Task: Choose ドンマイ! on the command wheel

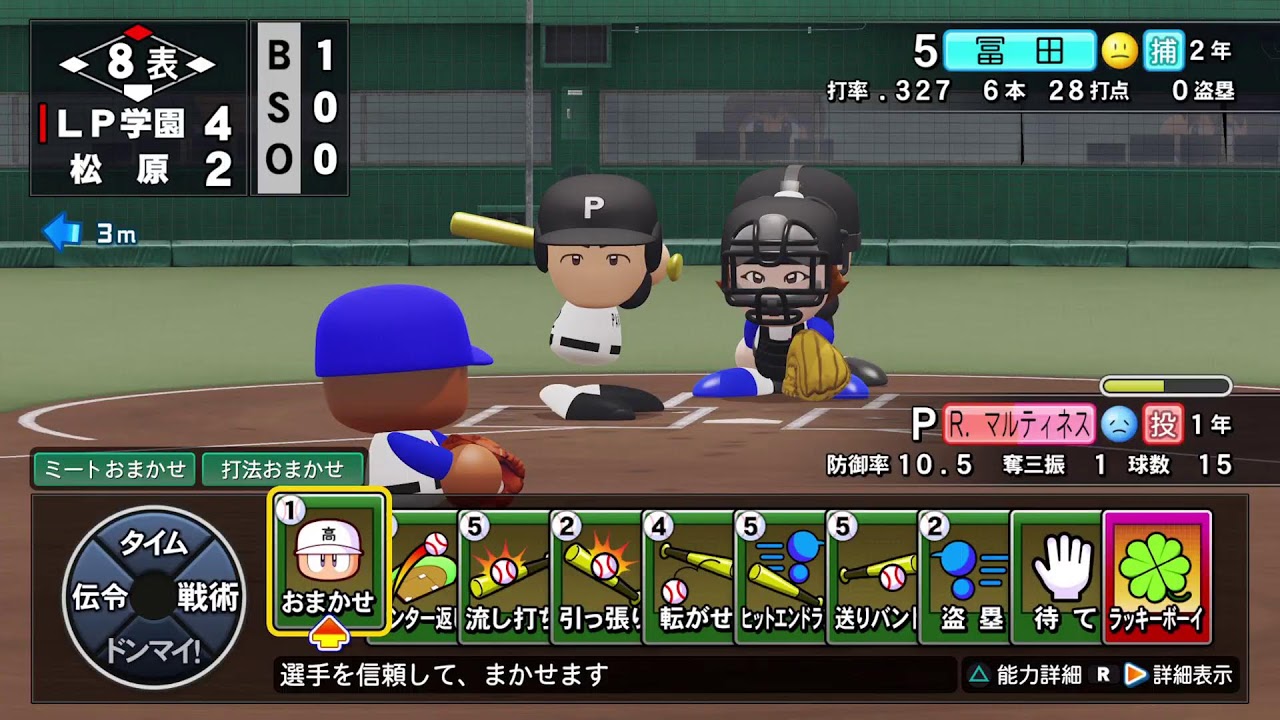Action: coord(154,650)
